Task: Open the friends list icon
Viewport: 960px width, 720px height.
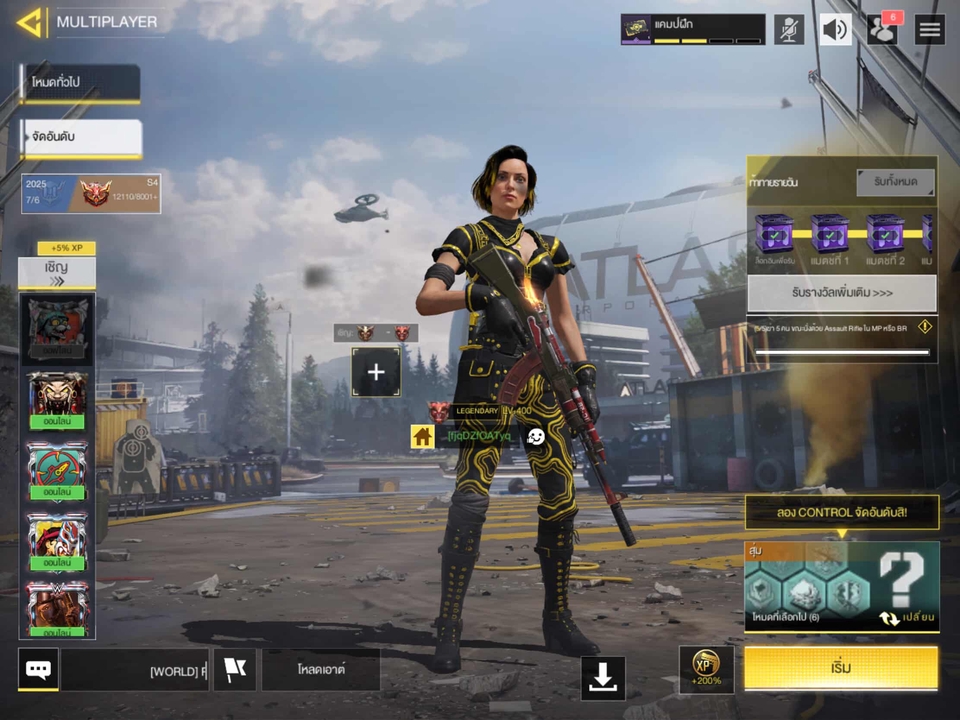Action: pos(882,29)
